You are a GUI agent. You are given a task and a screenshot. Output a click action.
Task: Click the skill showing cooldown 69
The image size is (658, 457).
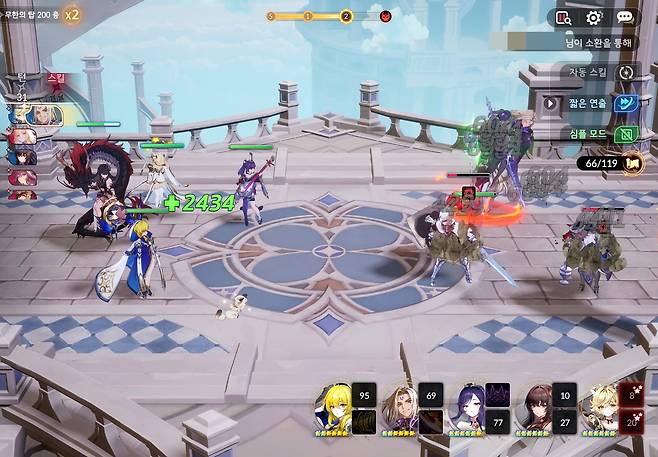[x=431, y=394]
